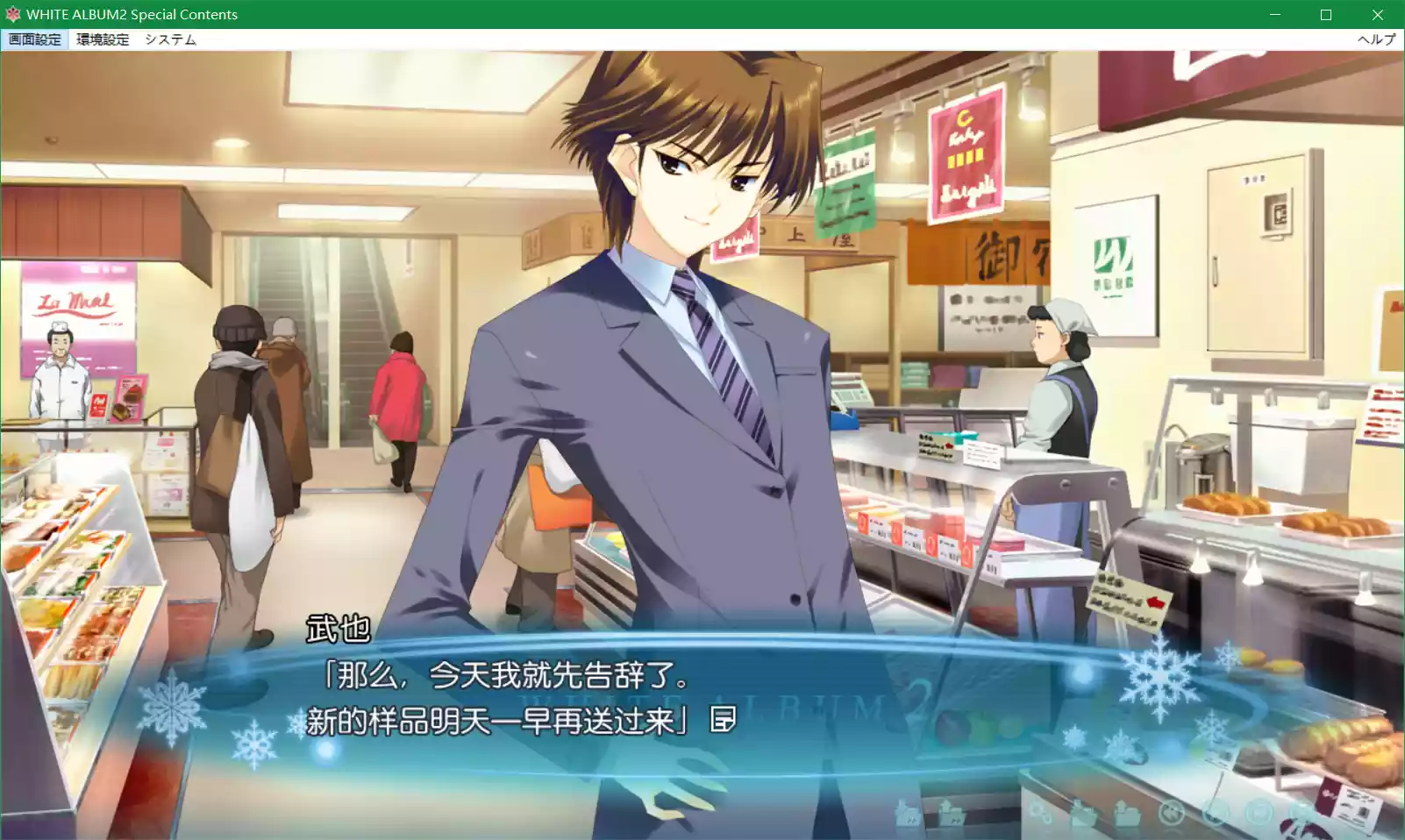
Task: Click the maximize window button
Action: (x=1326, y=14)
